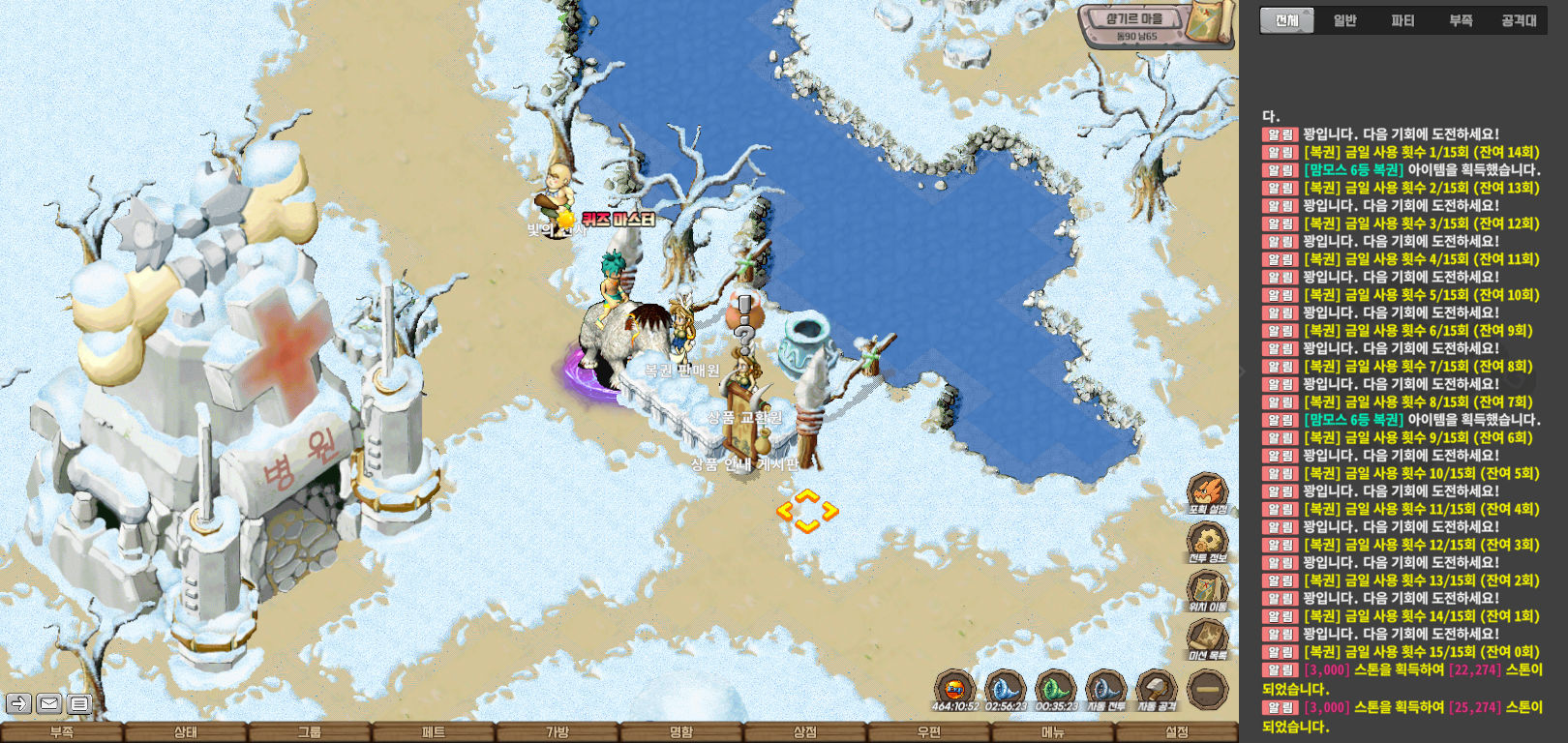Open the 그룹 (Group) menu
1568x743 pixels.
click(x=310, y=732)
